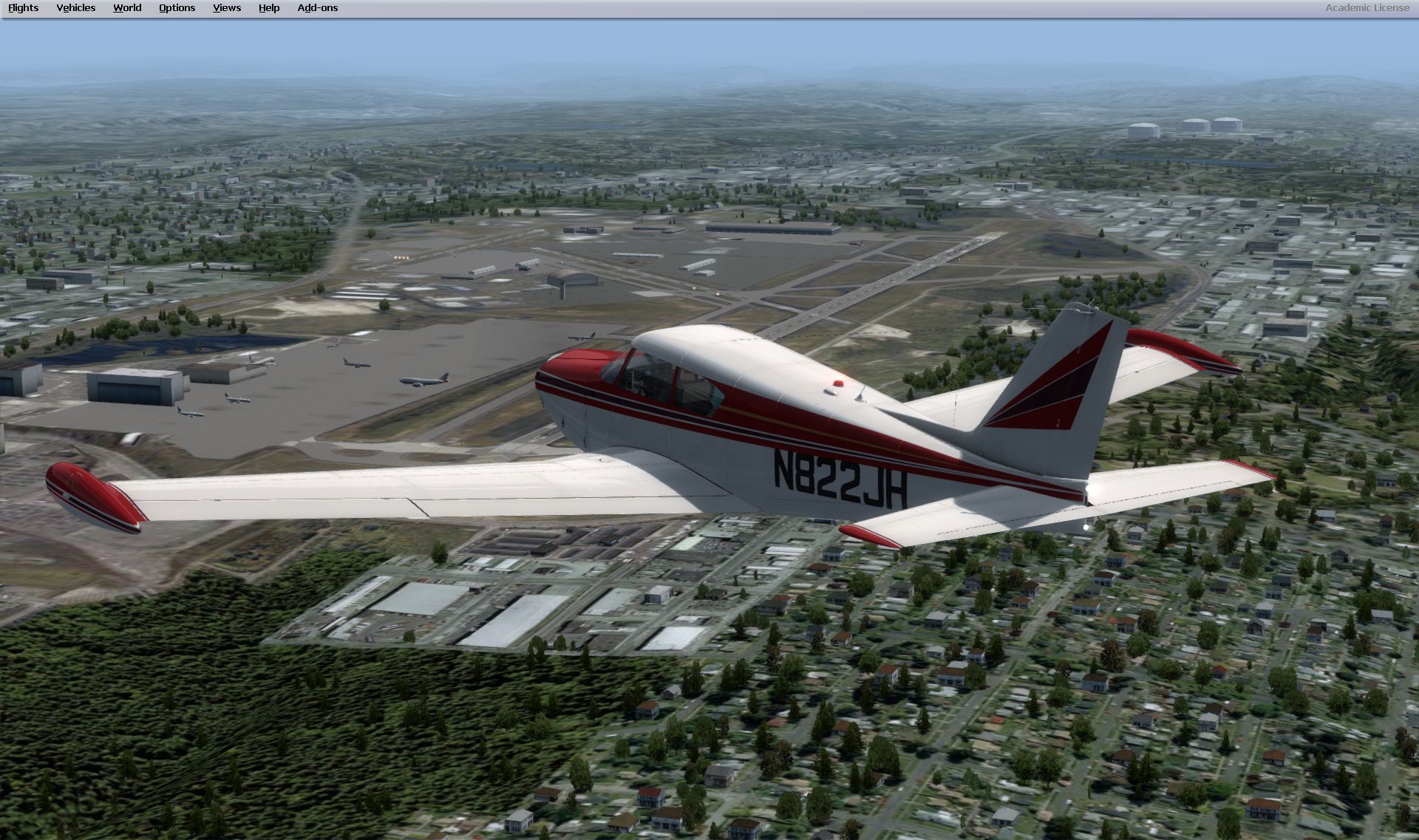Screen dimensions: 1419x840
Task: Open the Help menu
Action: [x=269, y=8]
